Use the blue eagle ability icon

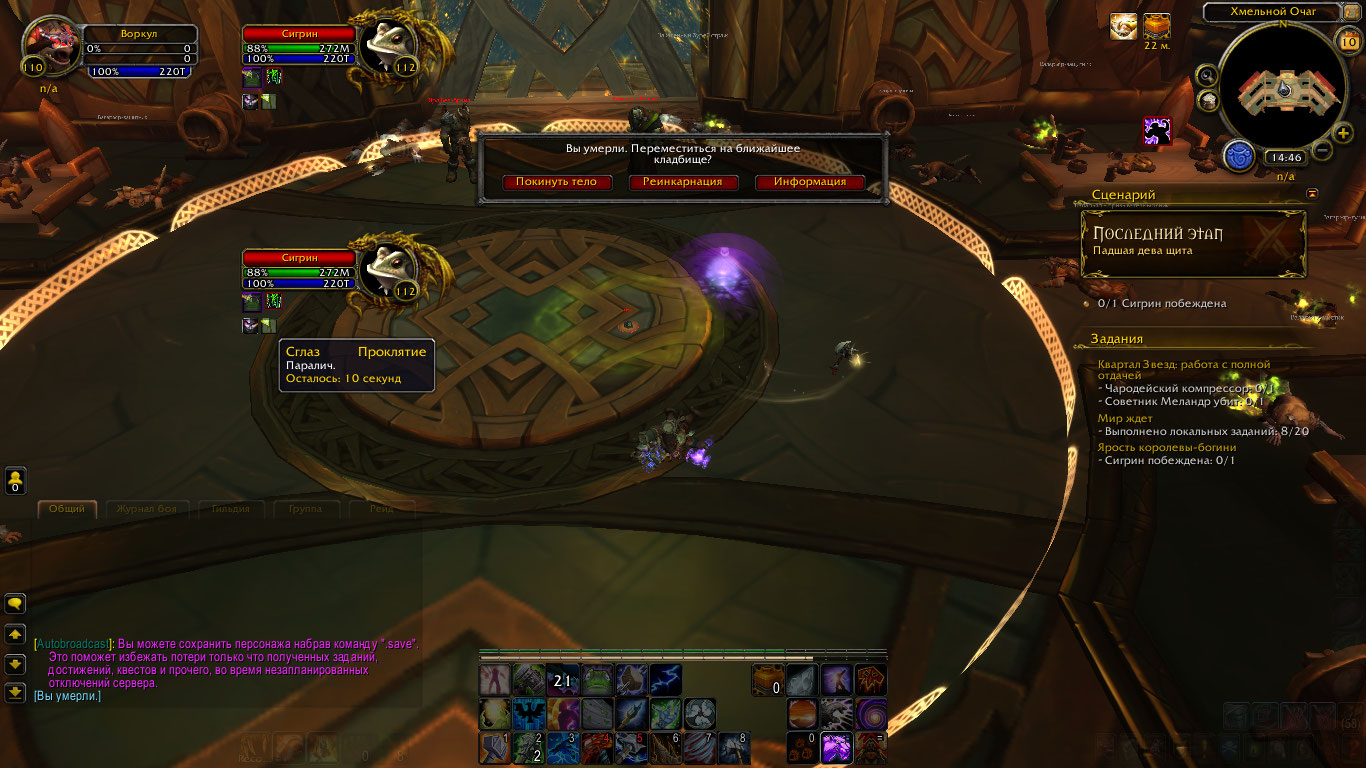tap(528, 713)
